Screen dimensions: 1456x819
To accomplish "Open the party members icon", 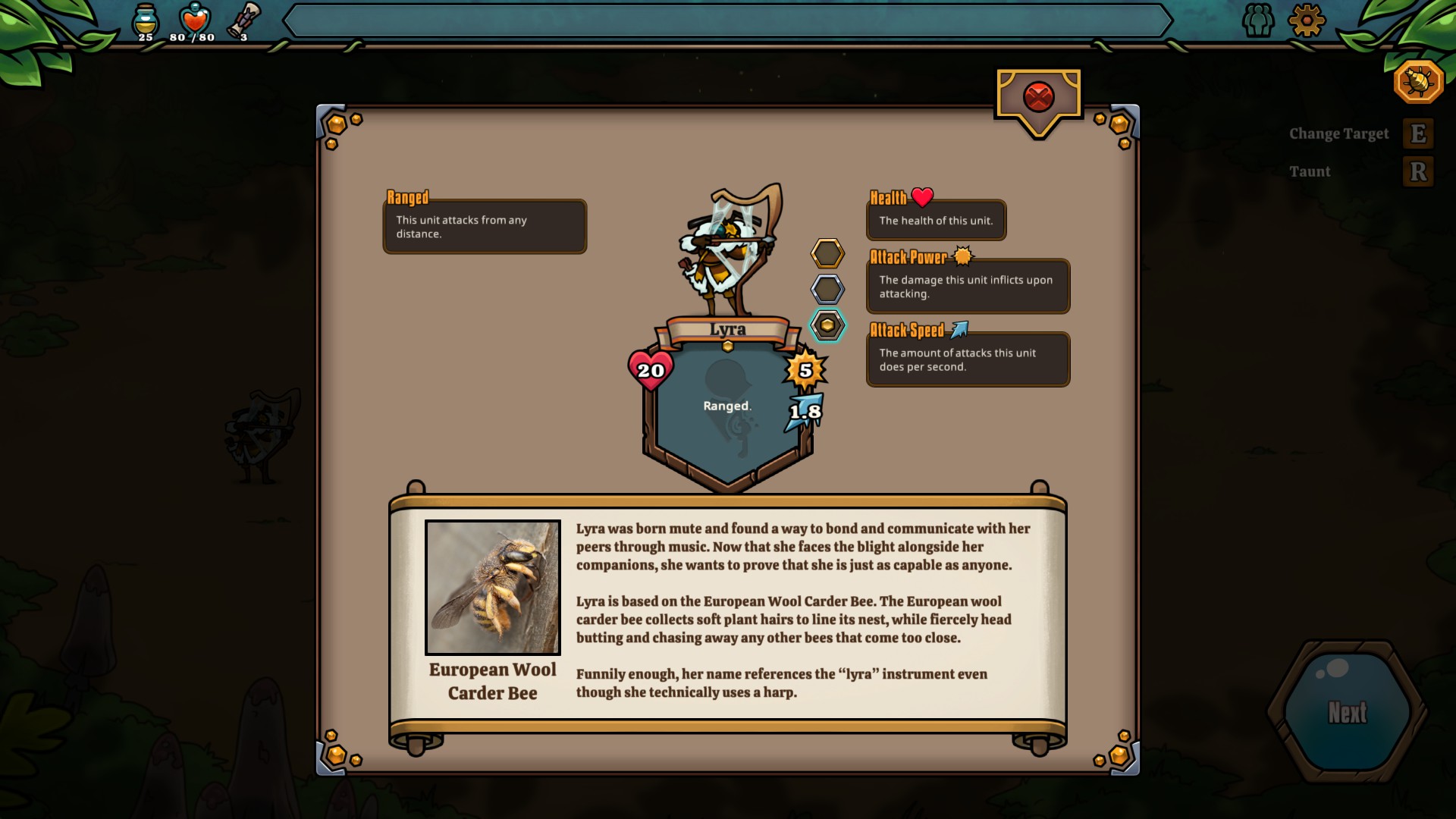I will point(1258,20).
